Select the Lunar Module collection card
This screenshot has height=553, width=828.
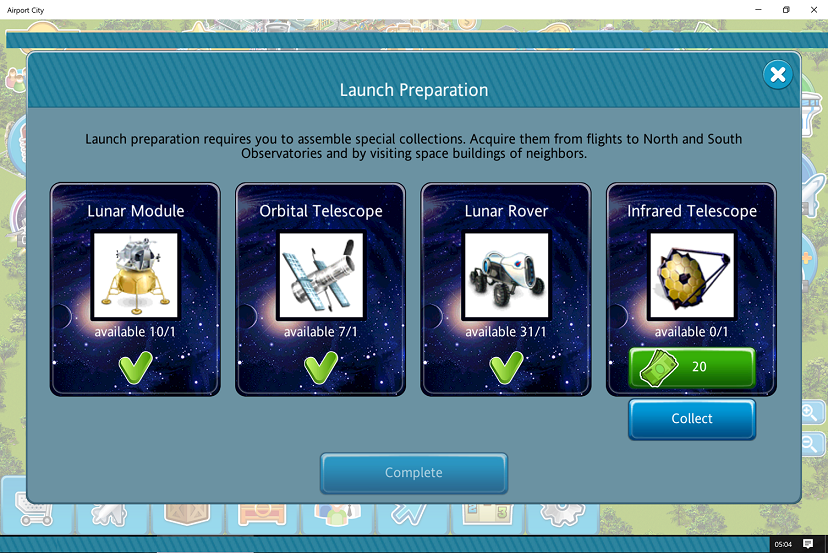point(135,289)
